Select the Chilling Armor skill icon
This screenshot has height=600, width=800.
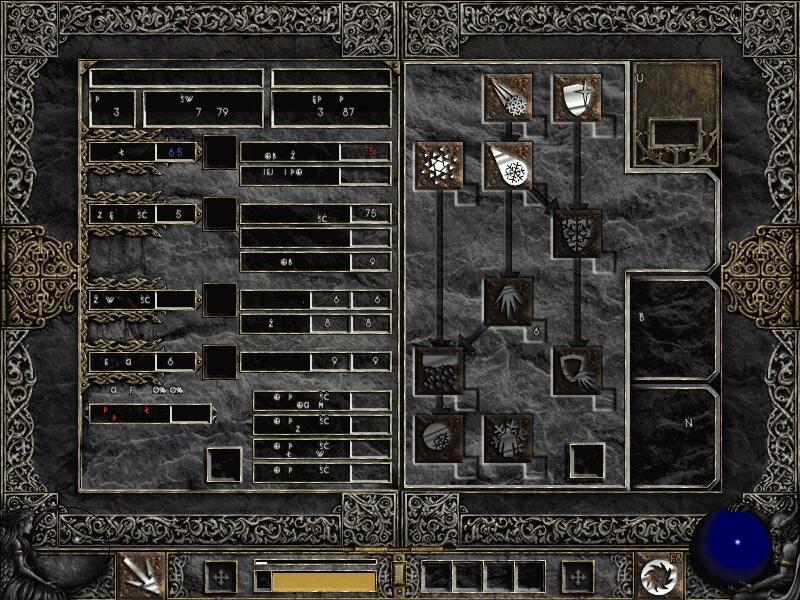point(577,368)
